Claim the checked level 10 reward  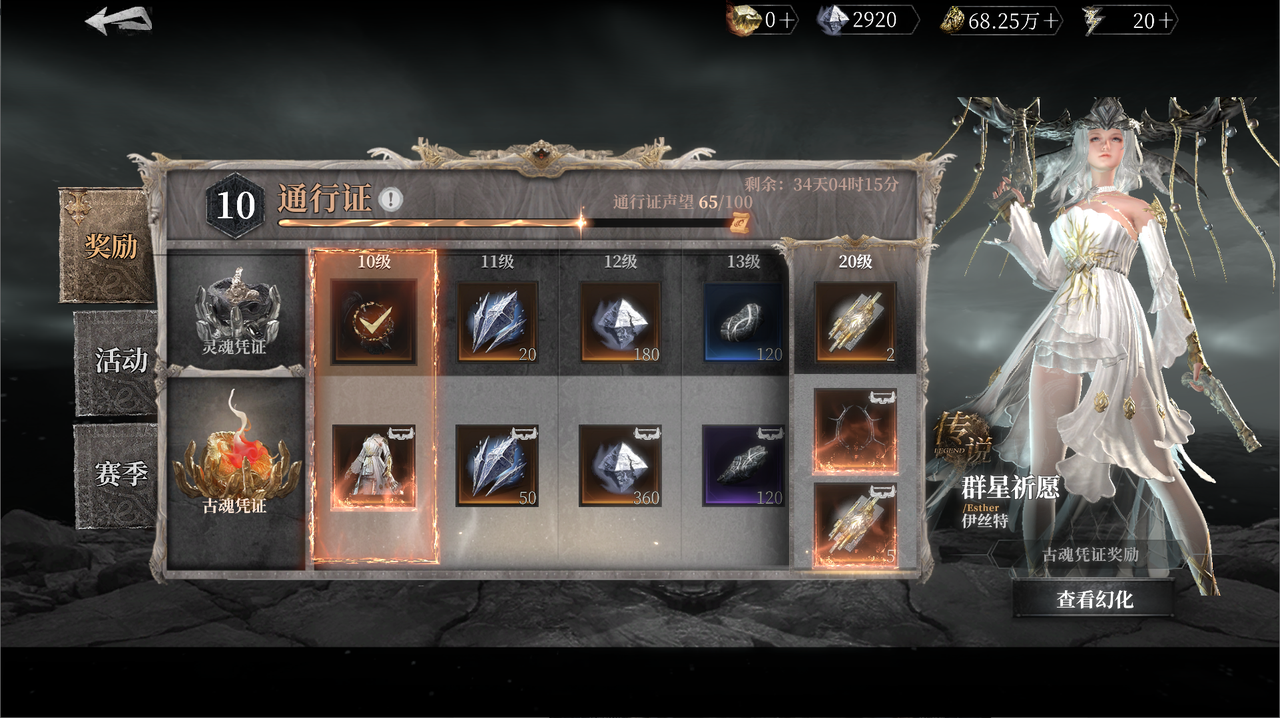374,321
